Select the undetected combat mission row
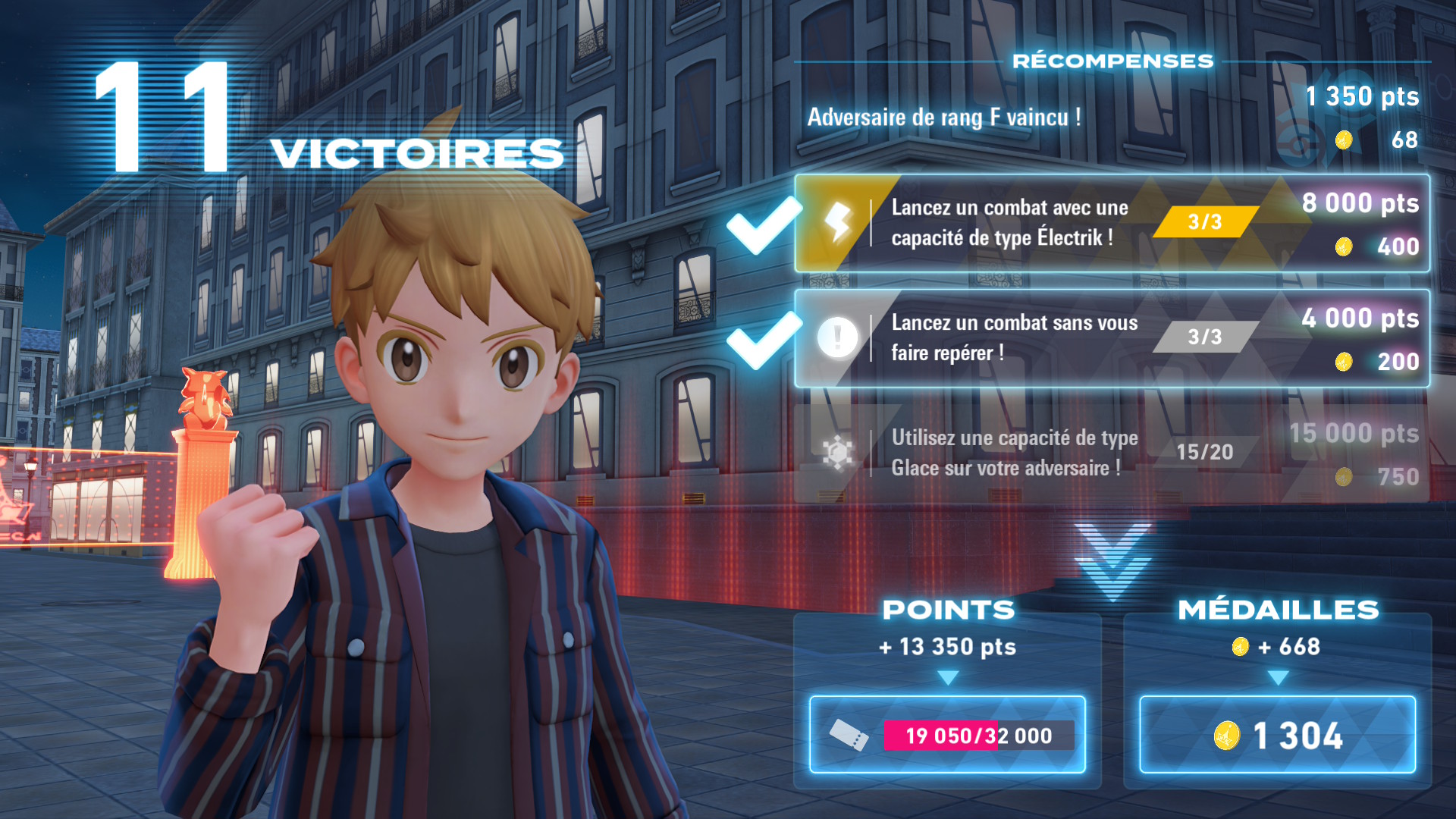Image resolution: width=1456 pixels, height=819 pixels. (x=1112, y=338)
